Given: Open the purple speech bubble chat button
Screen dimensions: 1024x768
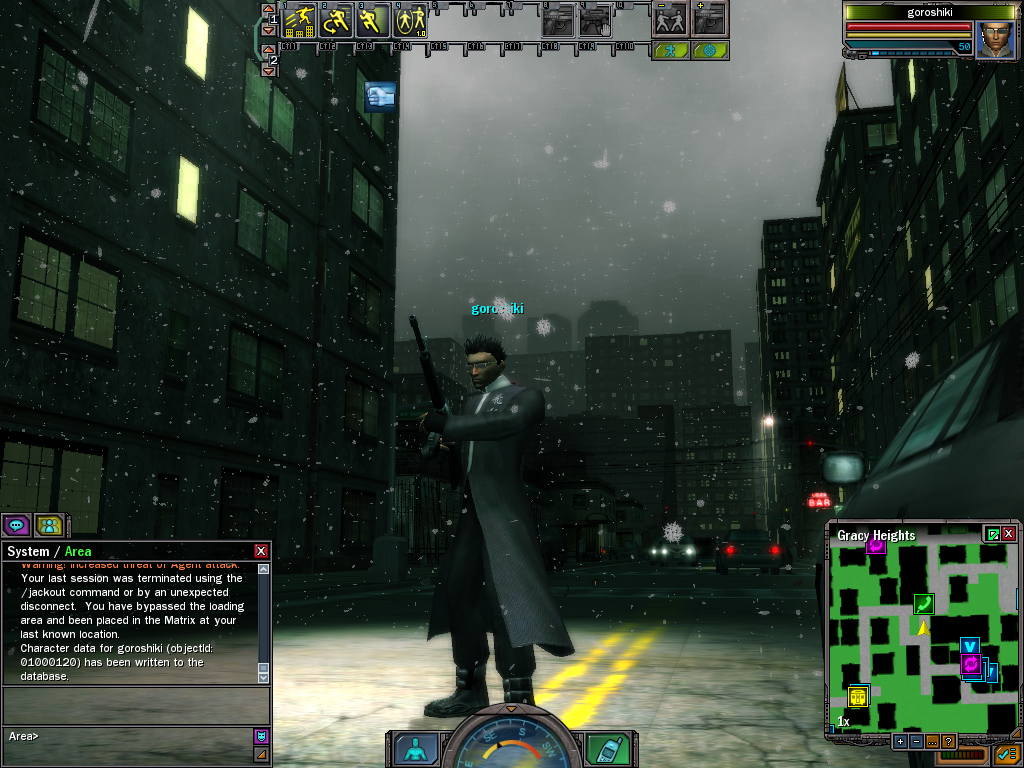Looking at the screenshot, I should click(16, 524).
